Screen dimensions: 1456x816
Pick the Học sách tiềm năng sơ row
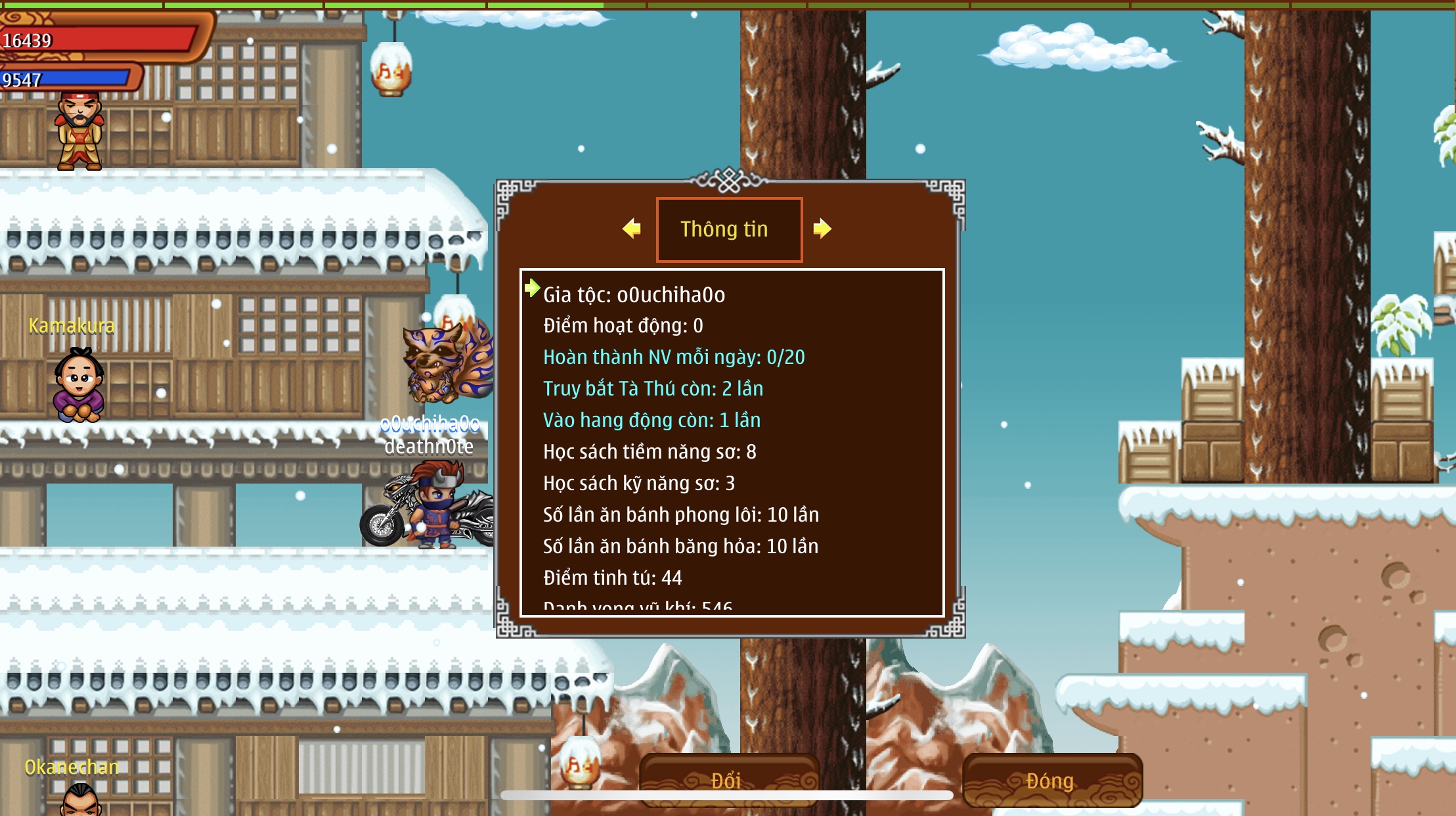click(649, 452)
